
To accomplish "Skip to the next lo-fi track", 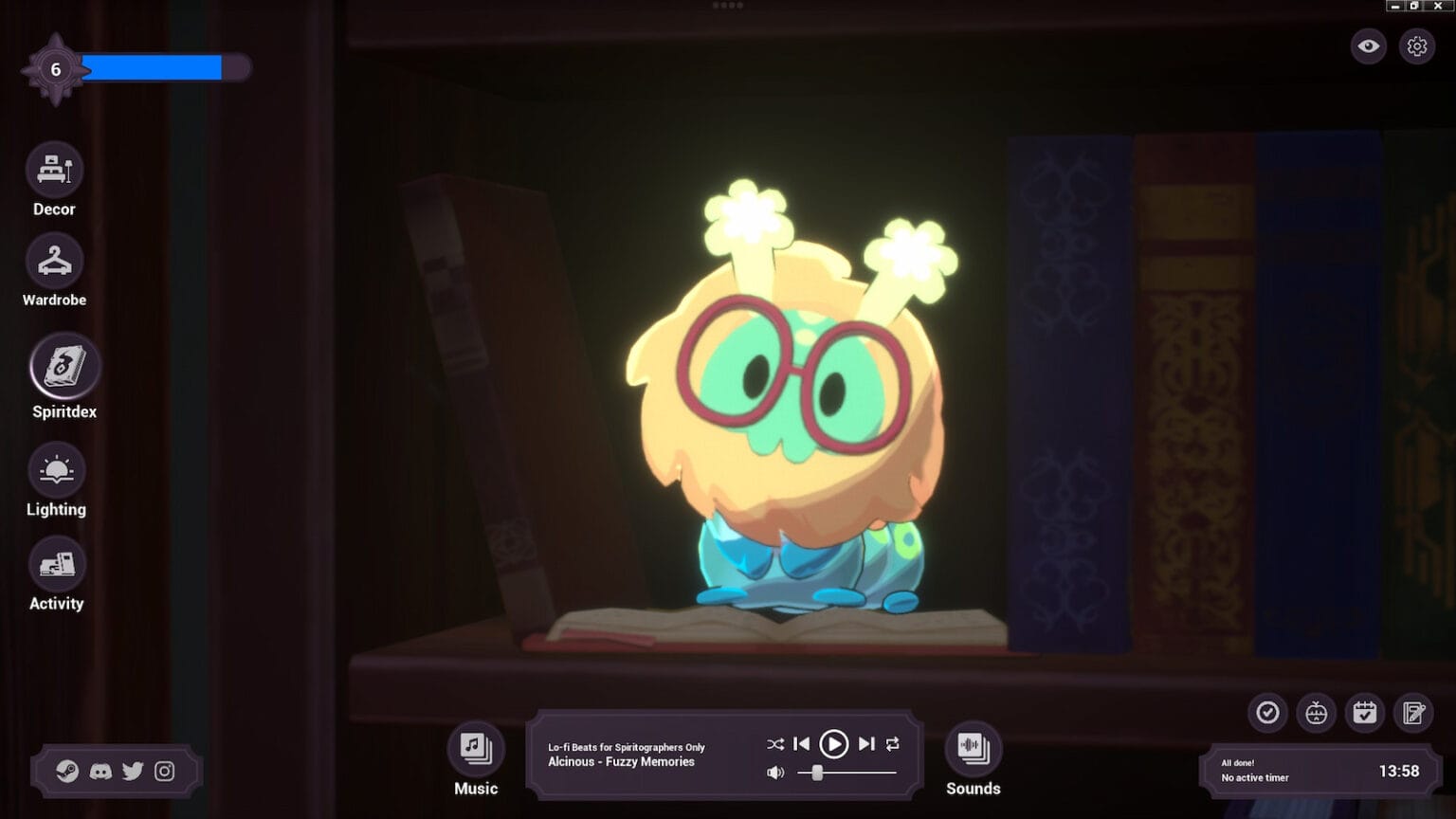I will [x=865, y=744].
